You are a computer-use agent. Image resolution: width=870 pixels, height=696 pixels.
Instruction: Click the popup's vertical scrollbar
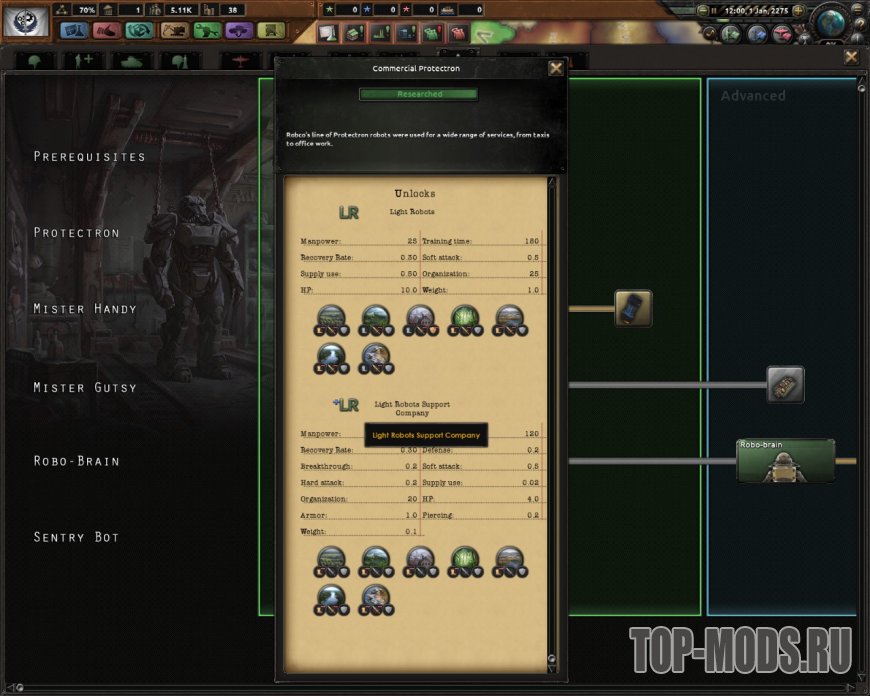click(x=551, y=420)
